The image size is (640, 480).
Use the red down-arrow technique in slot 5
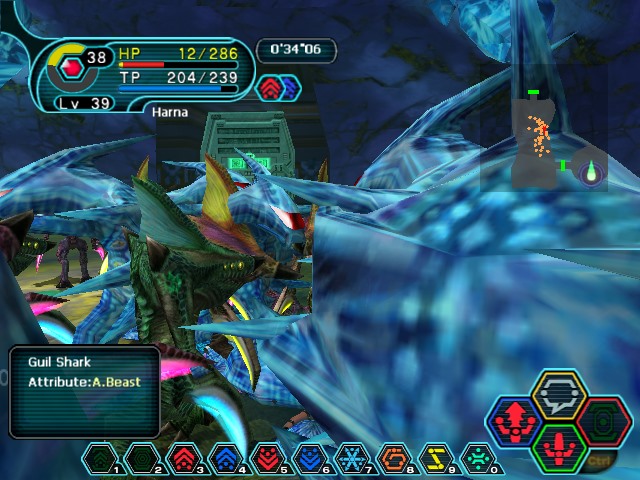click(x=263, y=458)
